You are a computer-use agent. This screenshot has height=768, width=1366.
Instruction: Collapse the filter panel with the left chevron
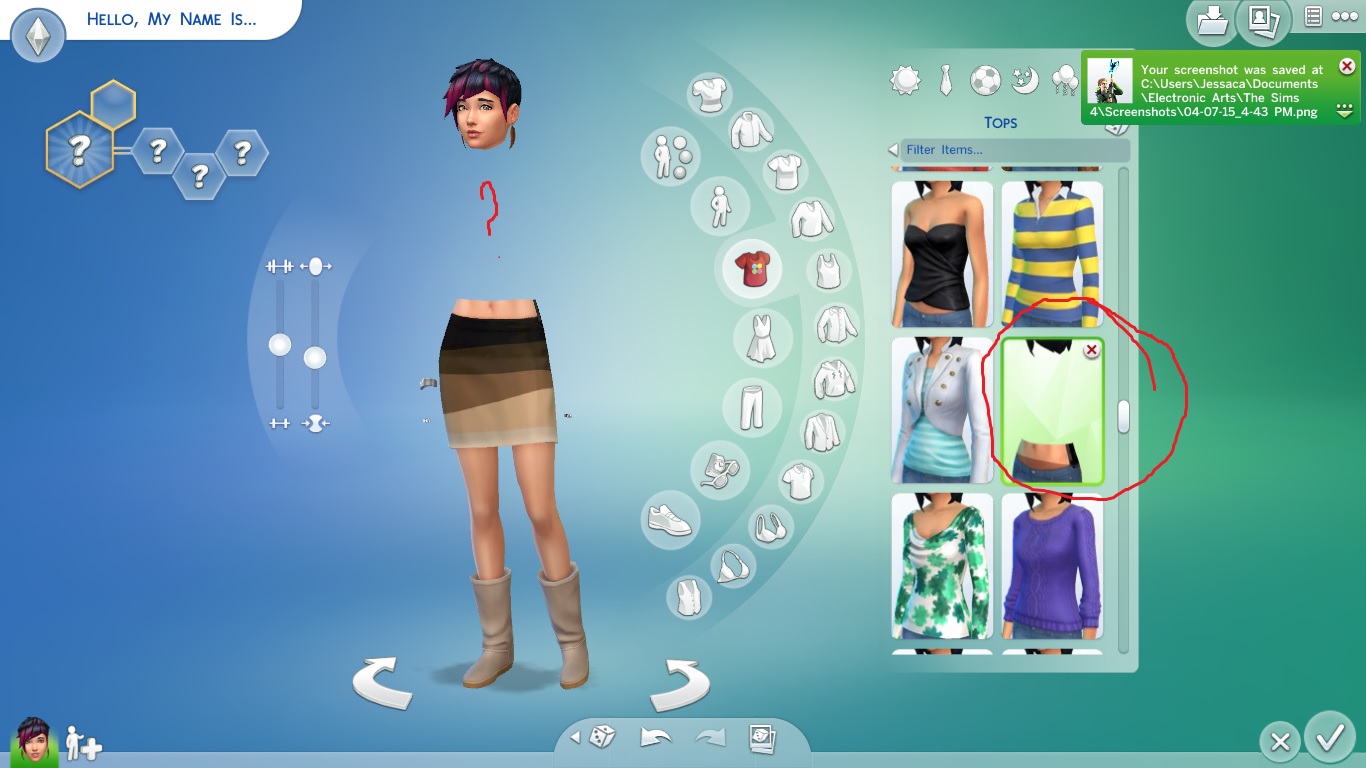click(891, 150)
